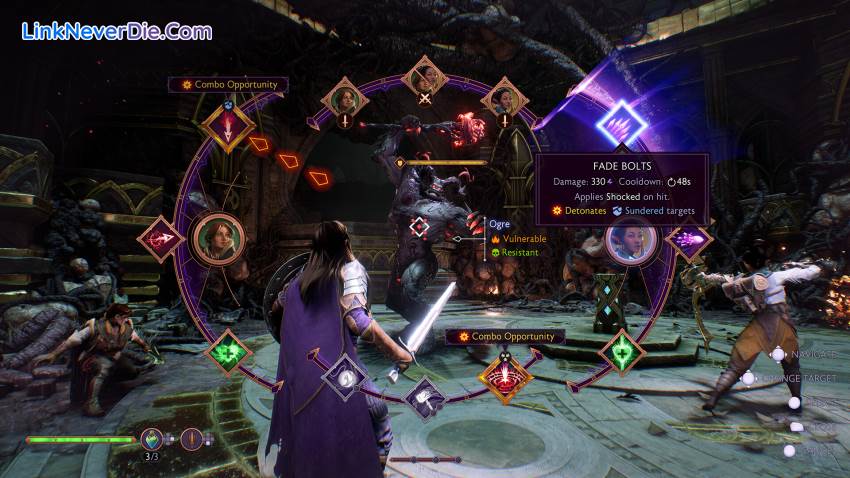Activate the pink arrow ability beside the red-haired companion
This screenshot has width=850, height=478.
tap(161, 240)
